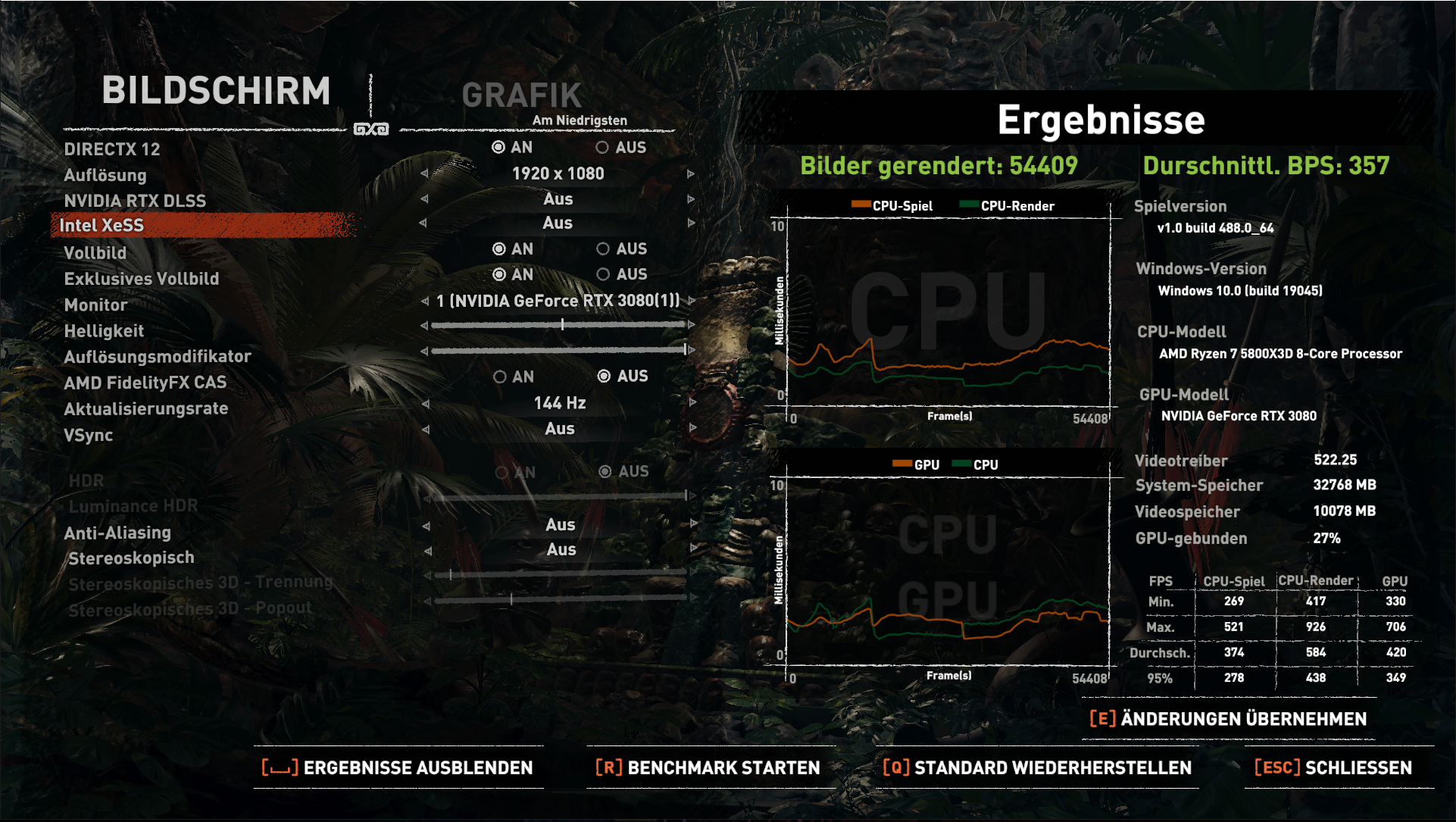Select AUS radio button for Vollbild

604,249
